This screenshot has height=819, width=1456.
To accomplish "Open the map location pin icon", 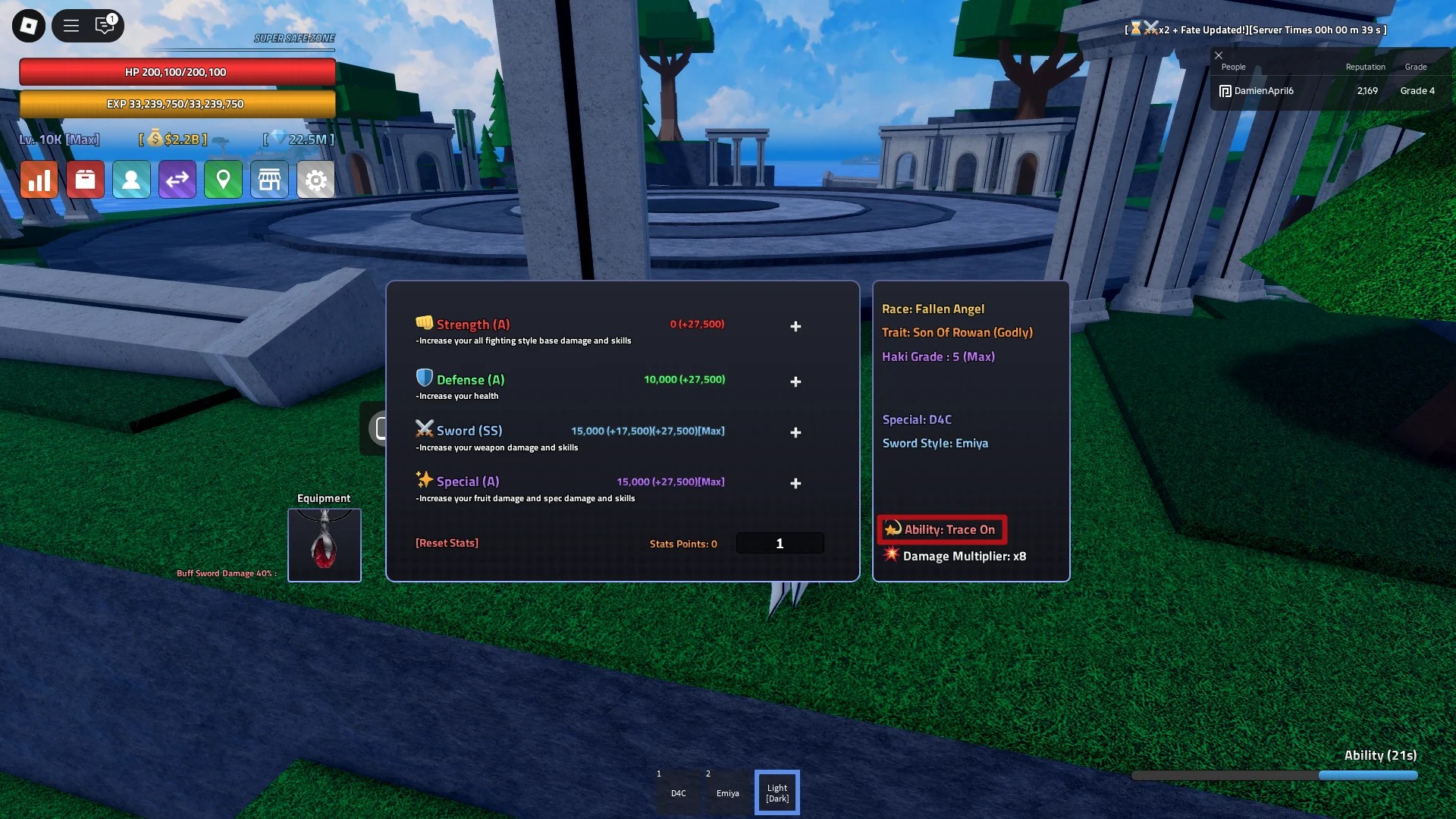I will [x=224, y=180].
